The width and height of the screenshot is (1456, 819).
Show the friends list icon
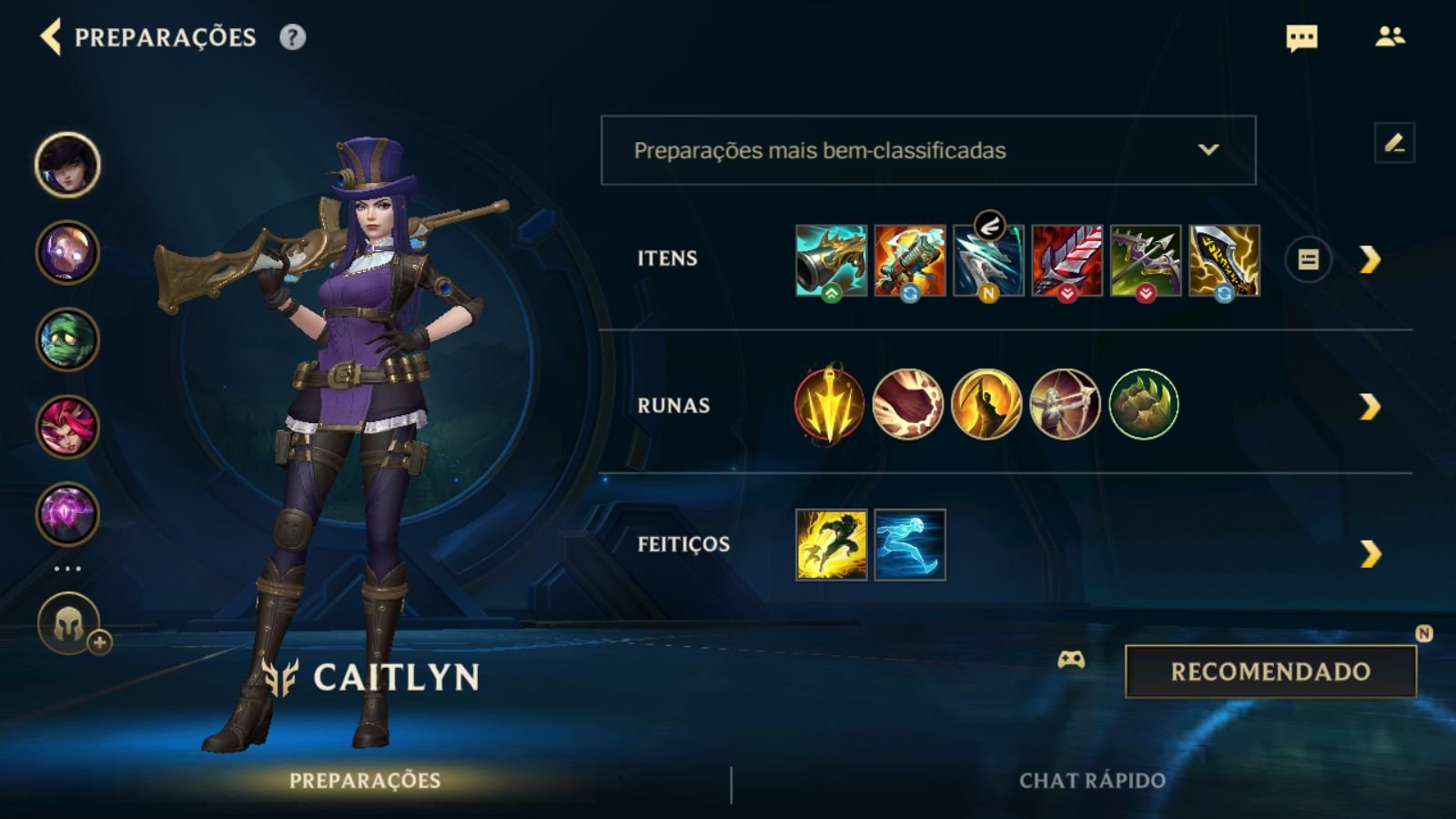pyautogui.click(x=1390, y=37)
